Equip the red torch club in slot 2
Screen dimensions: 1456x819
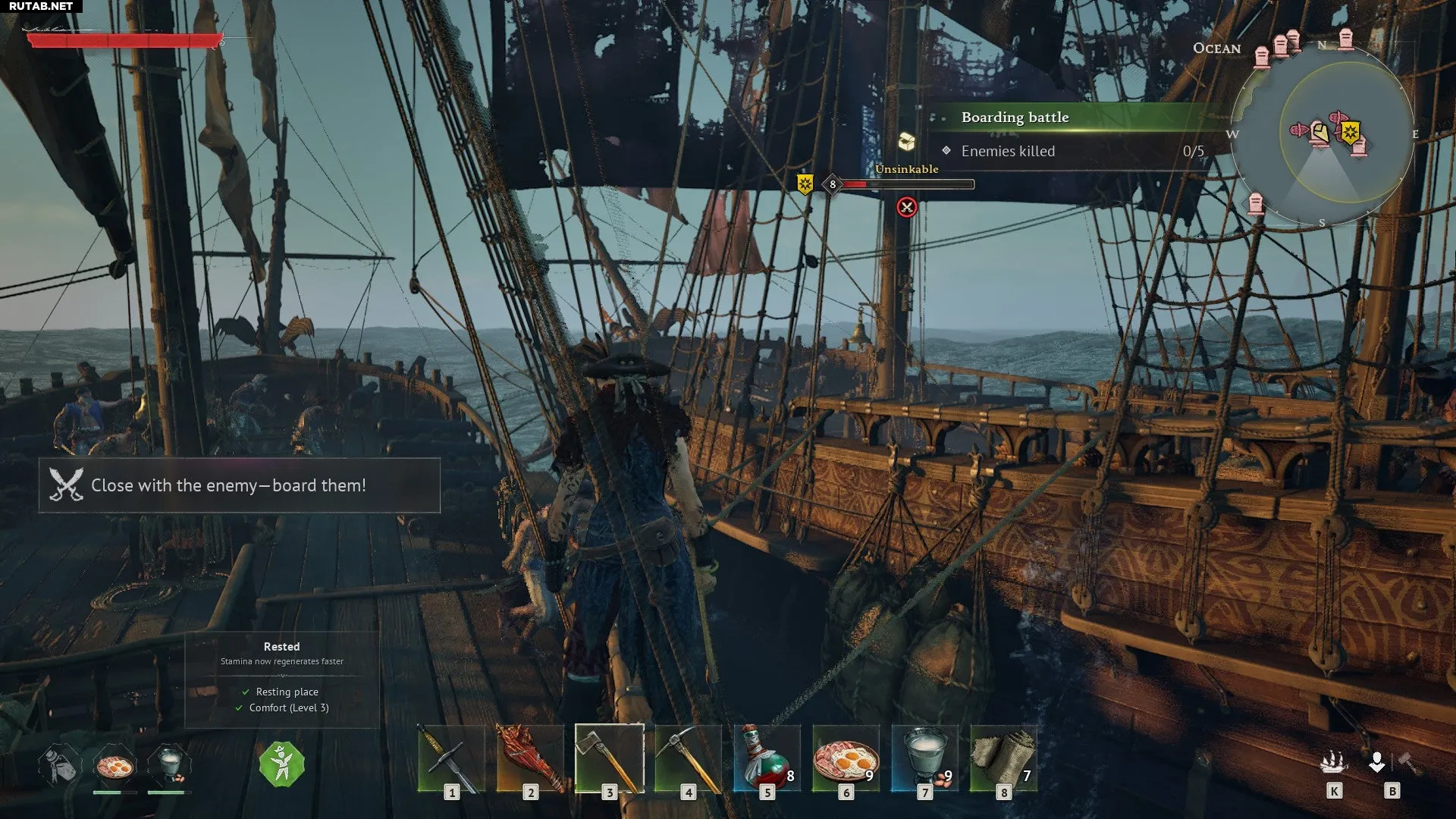click(529, 758)
